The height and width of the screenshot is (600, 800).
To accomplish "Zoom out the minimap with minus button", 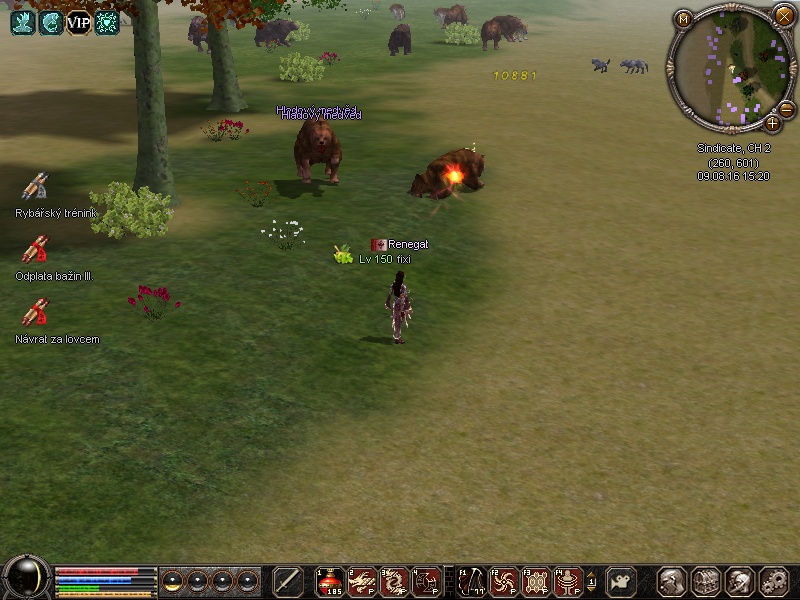I will (x=786, y=109).
